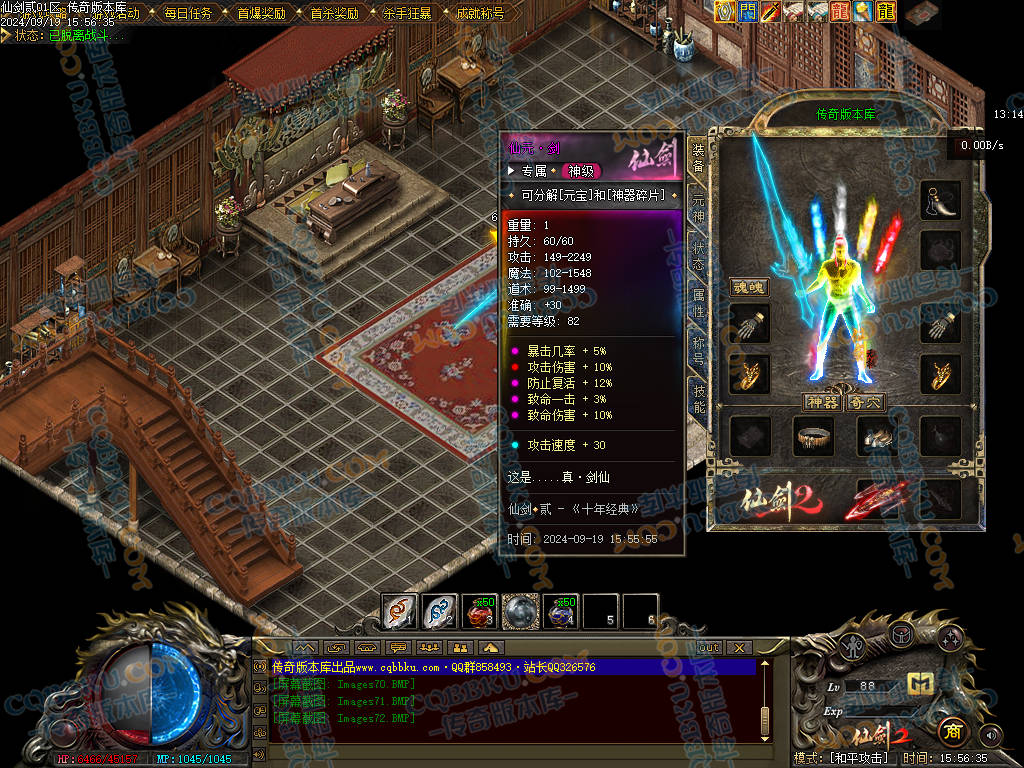Select the equipped boots slot
The width and height of the screenshot is (1024, 768).
[877, 436]
